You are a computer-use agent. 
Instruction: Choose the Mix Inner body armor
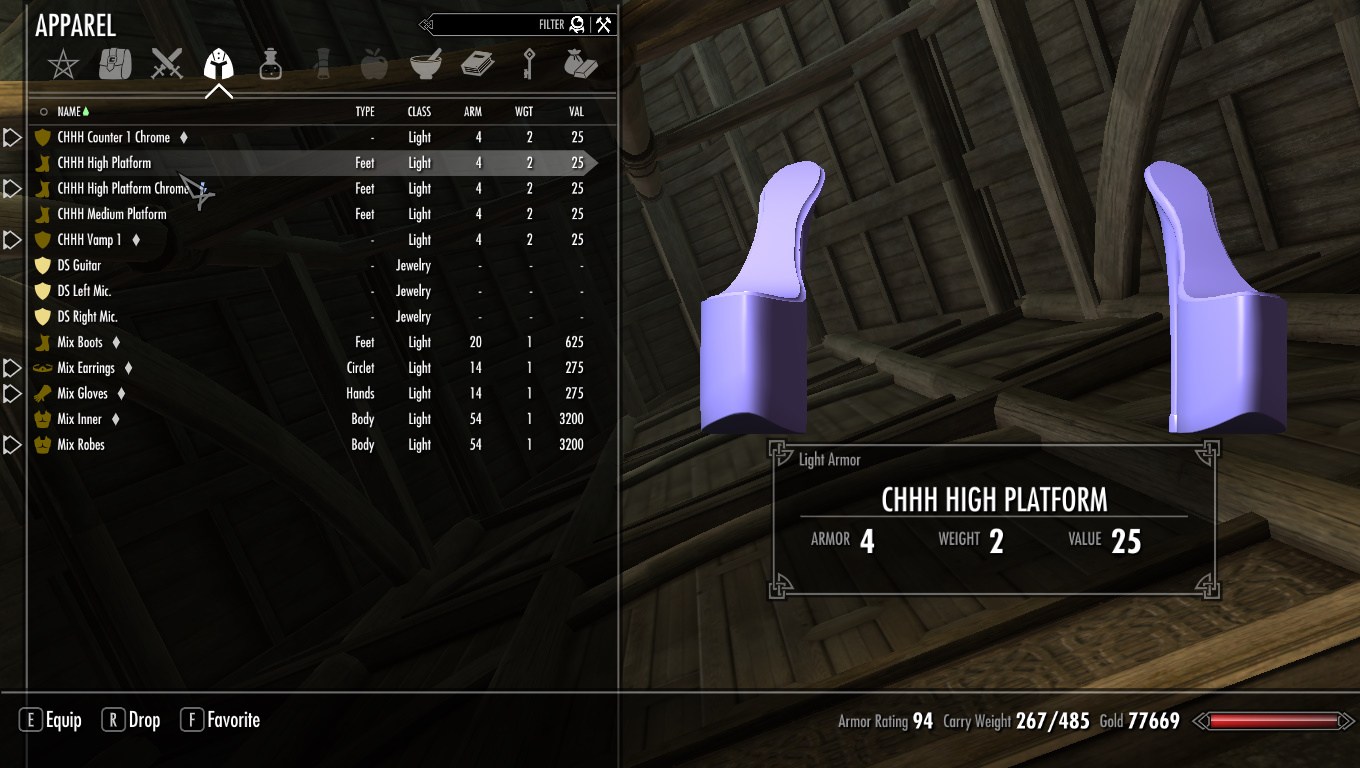point(79,419)
